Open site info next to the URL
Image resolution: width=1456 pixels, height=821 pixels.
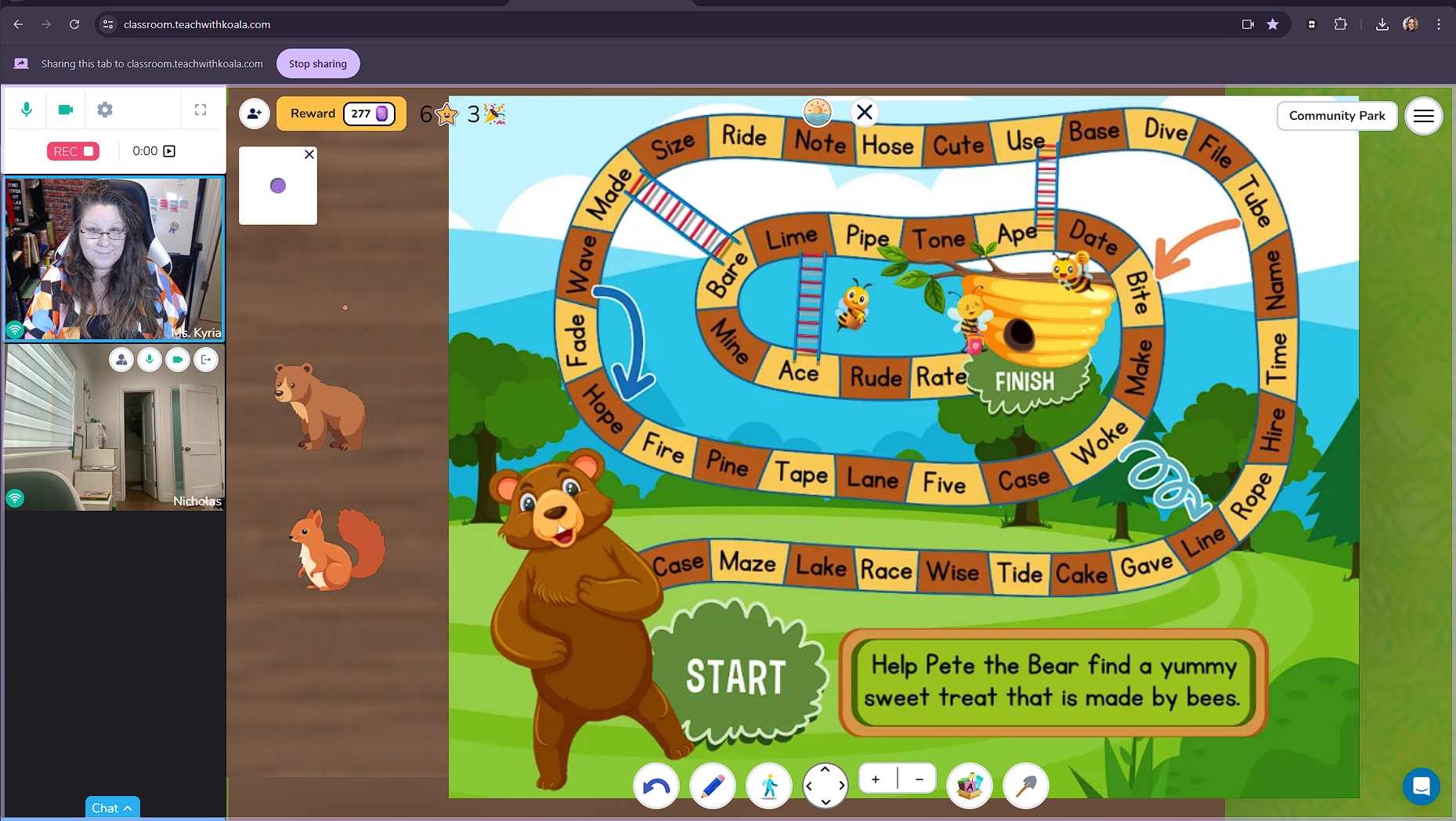[107, 24]
